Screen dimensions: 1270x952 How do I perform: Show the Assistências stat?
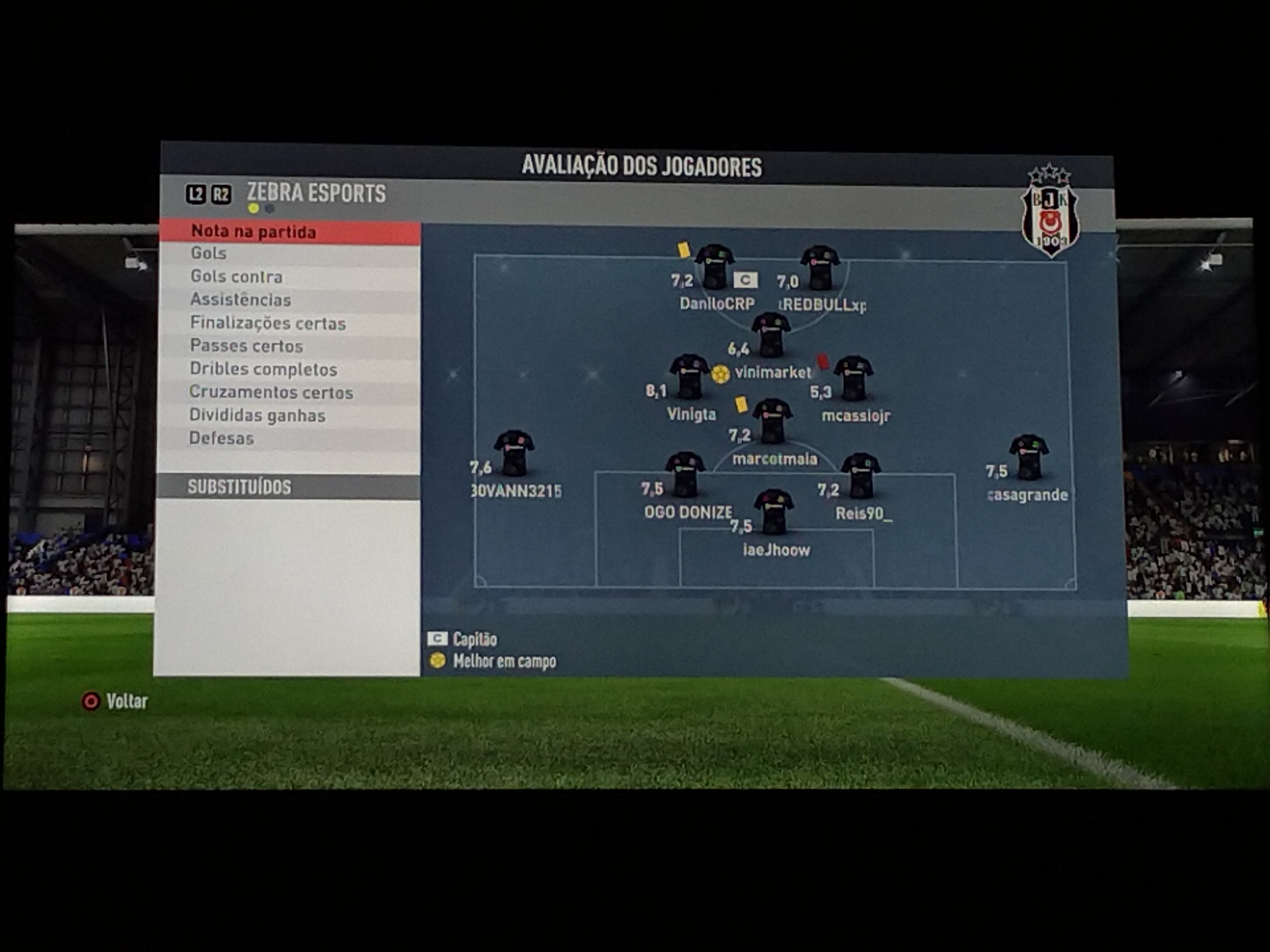(289, 299)
